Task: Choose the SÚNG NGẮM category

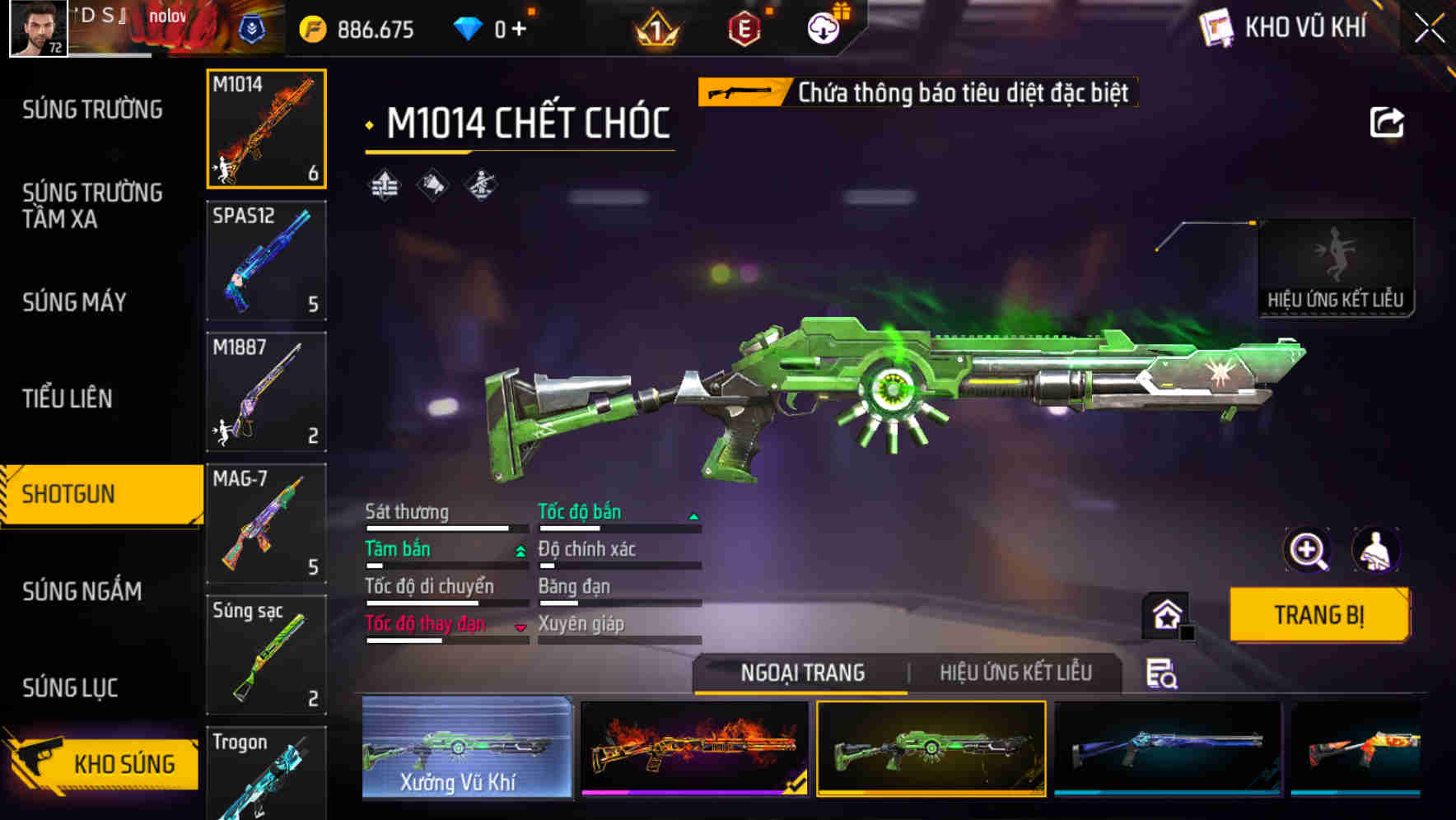Action: pyautogui.click(x=82, y=591)
